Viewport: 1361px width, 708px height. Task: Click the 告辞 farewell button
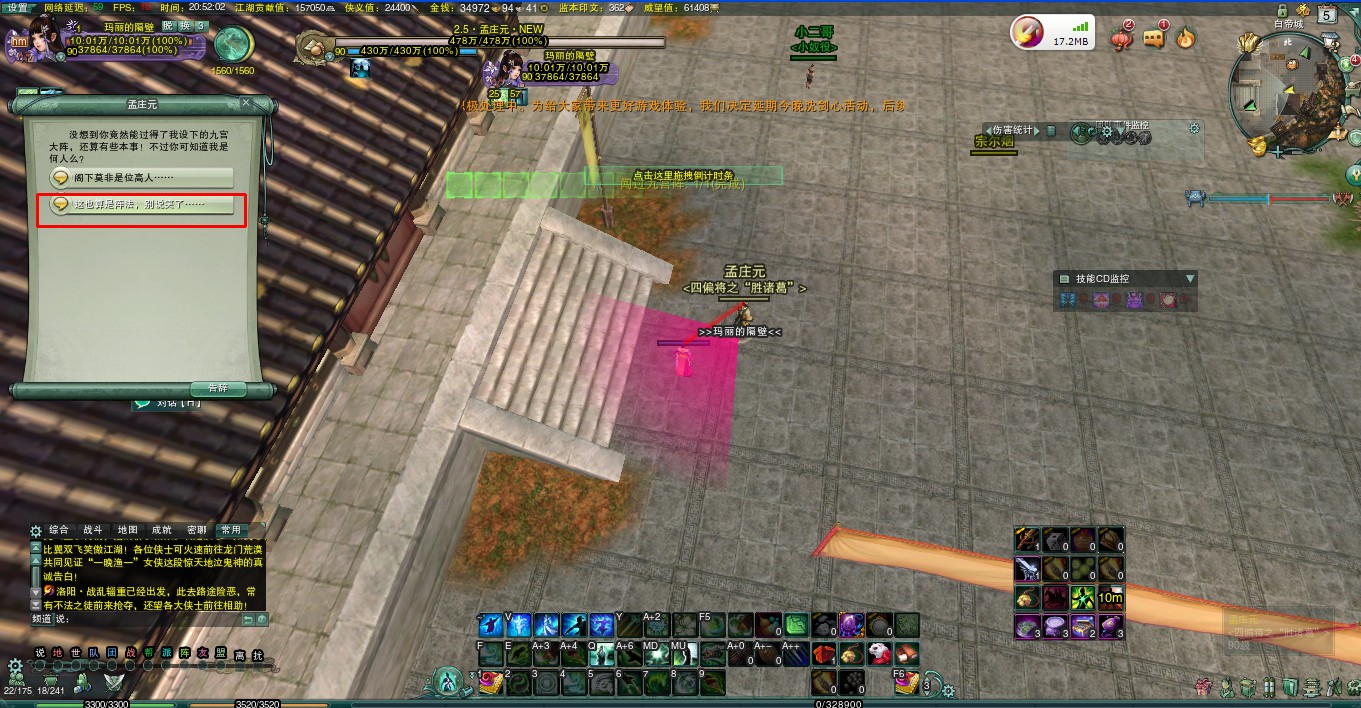pyautogui.click(x=217, y=388)
